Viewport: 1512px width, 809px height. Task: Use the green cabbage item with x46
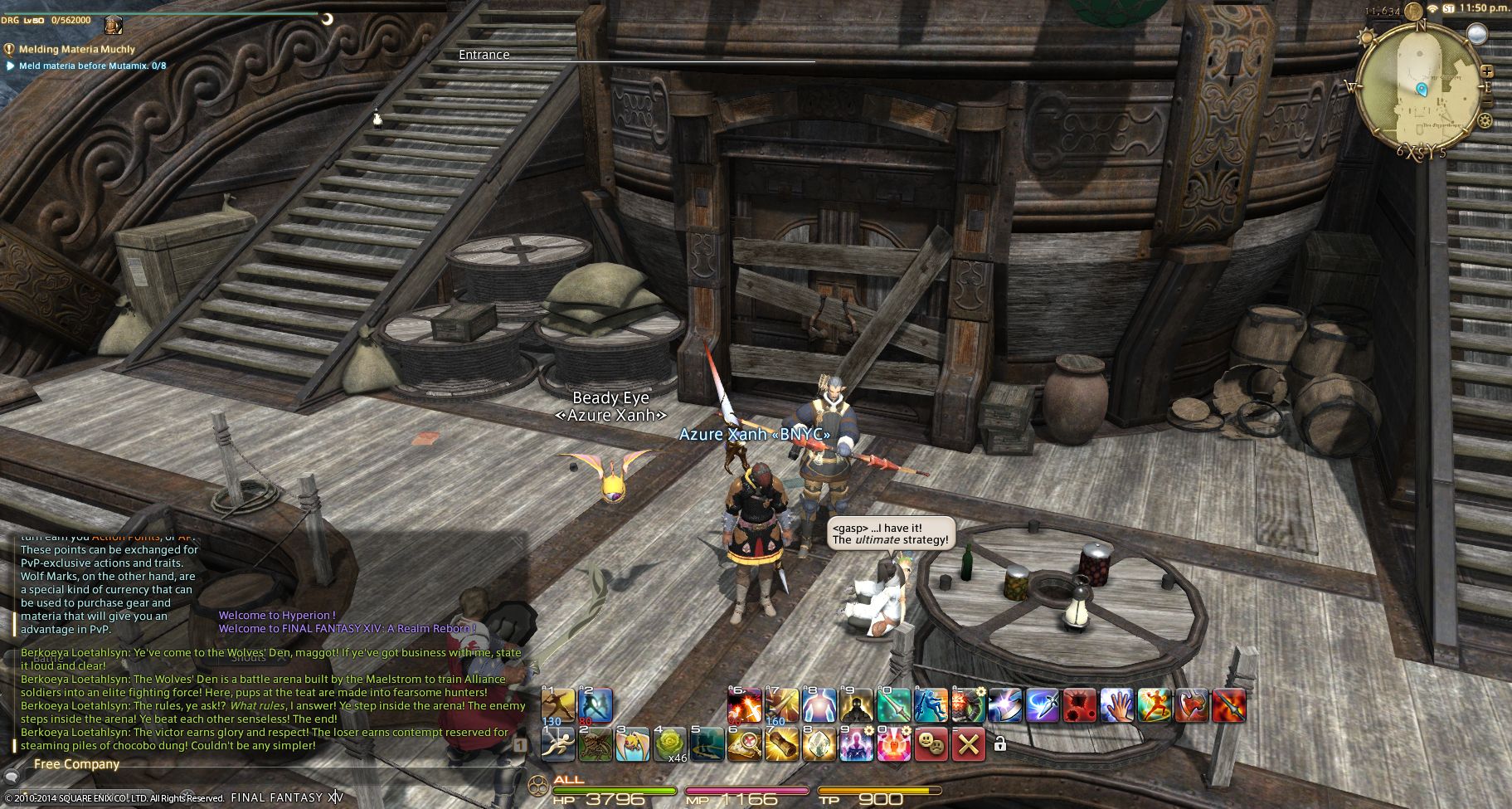(x=670, y=743)
